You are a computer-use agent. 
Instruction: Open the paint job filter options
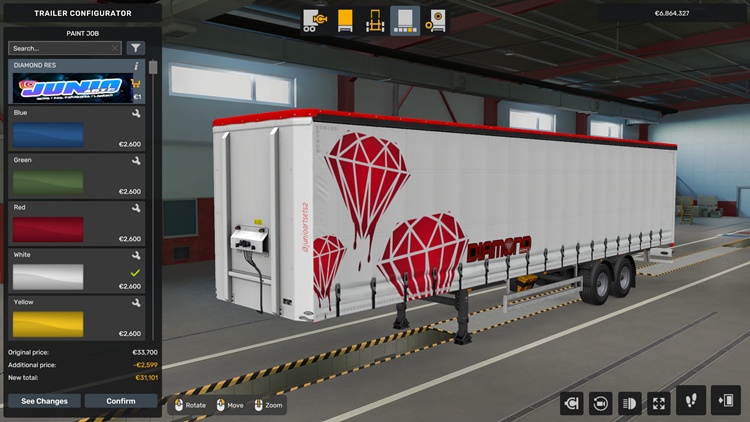(136, 48)
